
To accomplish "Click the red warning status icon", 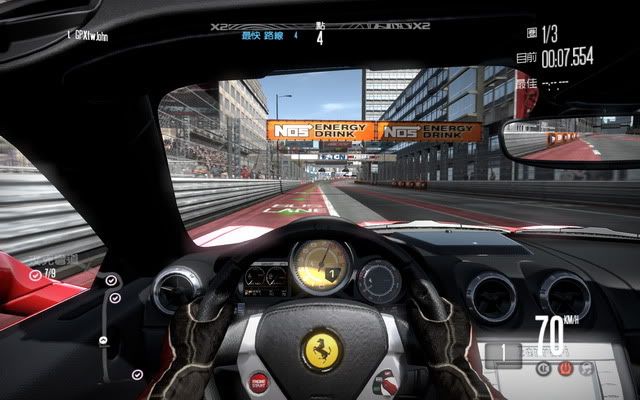I will point(565,368).
